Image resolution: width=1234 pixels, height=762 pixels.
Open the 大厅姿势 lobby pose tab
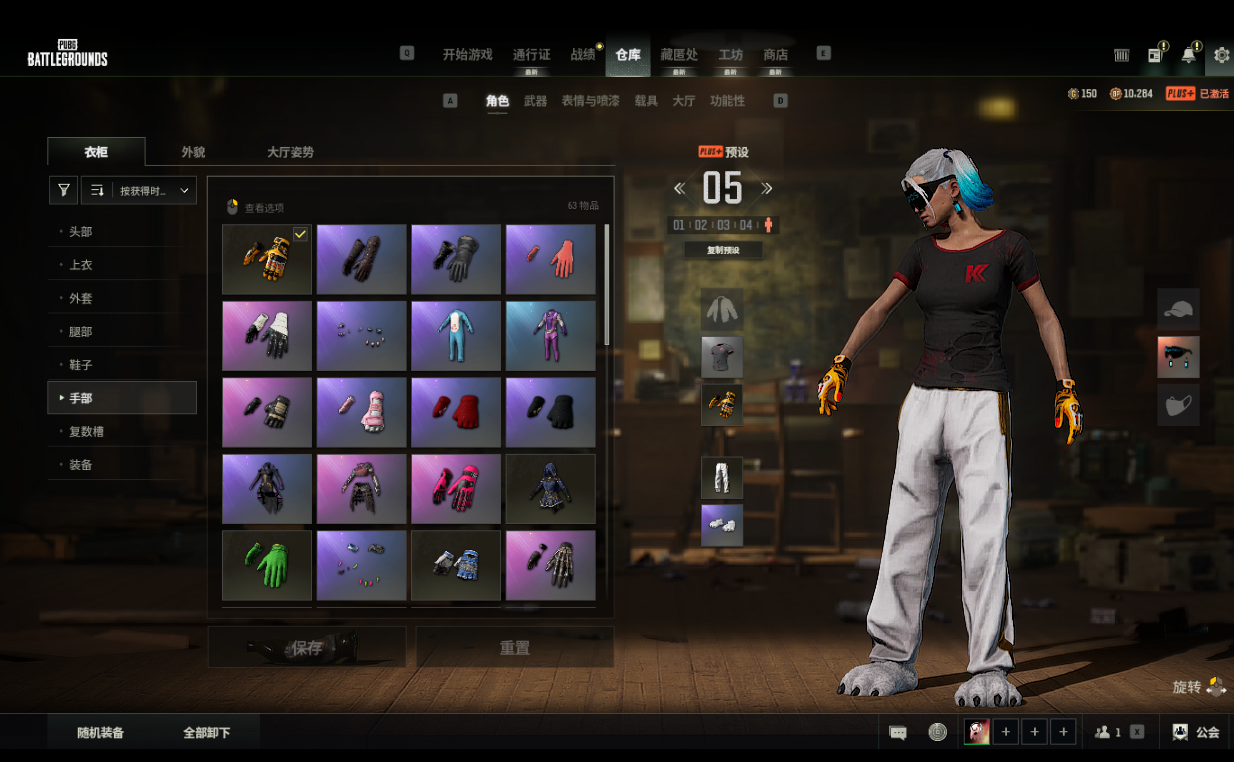pyautogui.click(x=290, y=152)
